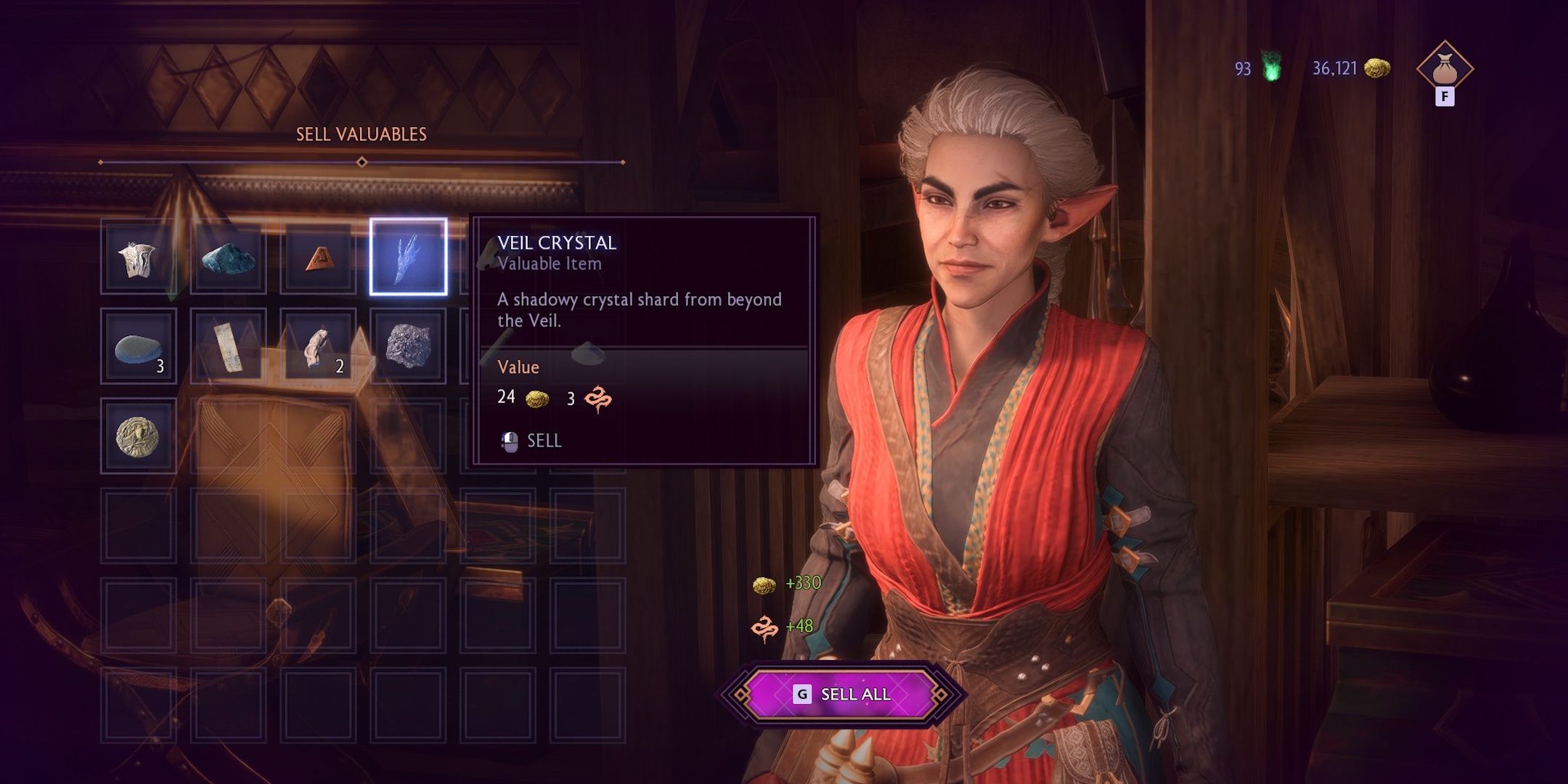
Task: Select the pale figurine stack of 2
Action: point(318,347)
